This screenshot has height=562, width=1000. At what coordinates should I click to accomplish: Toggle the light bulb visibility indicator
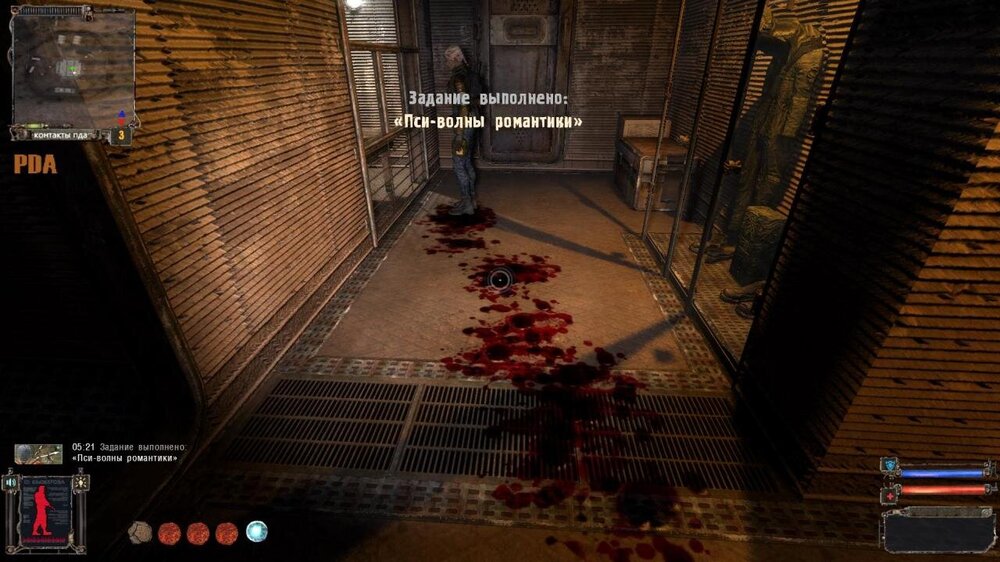[79, 482]
